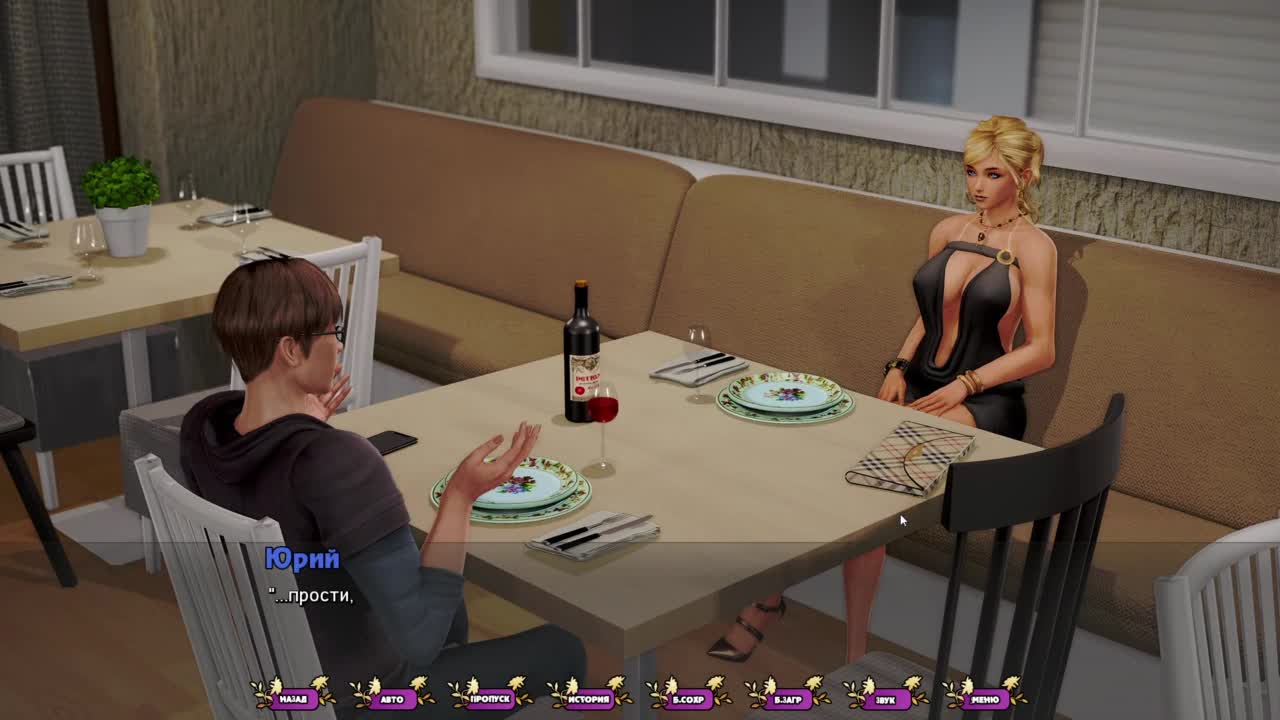Image resolution: width=1280 pixels, height=720 pixels.
Task: Toggle sound with the ЗВУК button
Action: [886, 698]
